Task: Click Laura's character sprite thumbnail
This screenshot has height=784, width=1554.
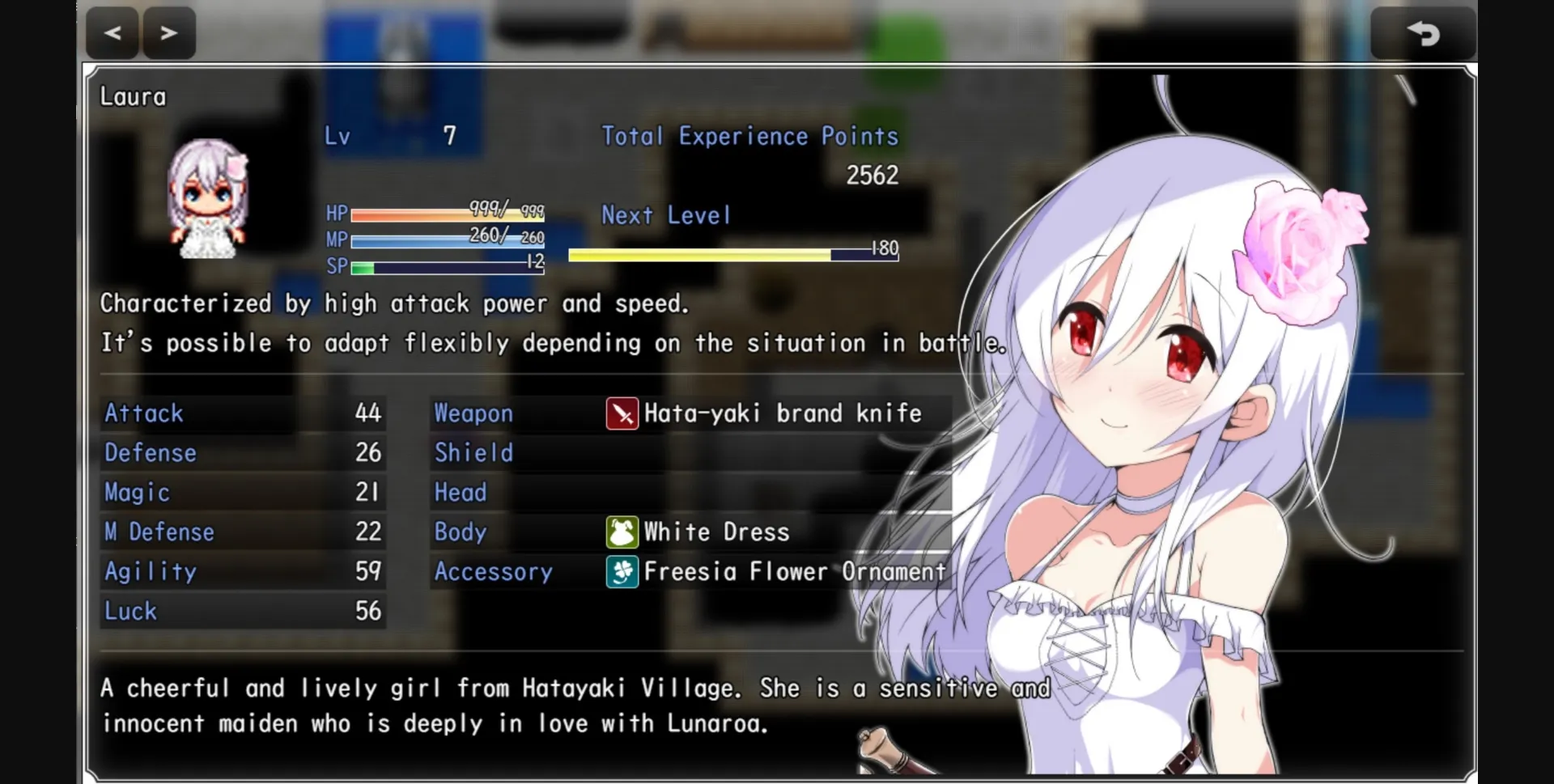Action: pyautogui.click(x=205, y=198)
